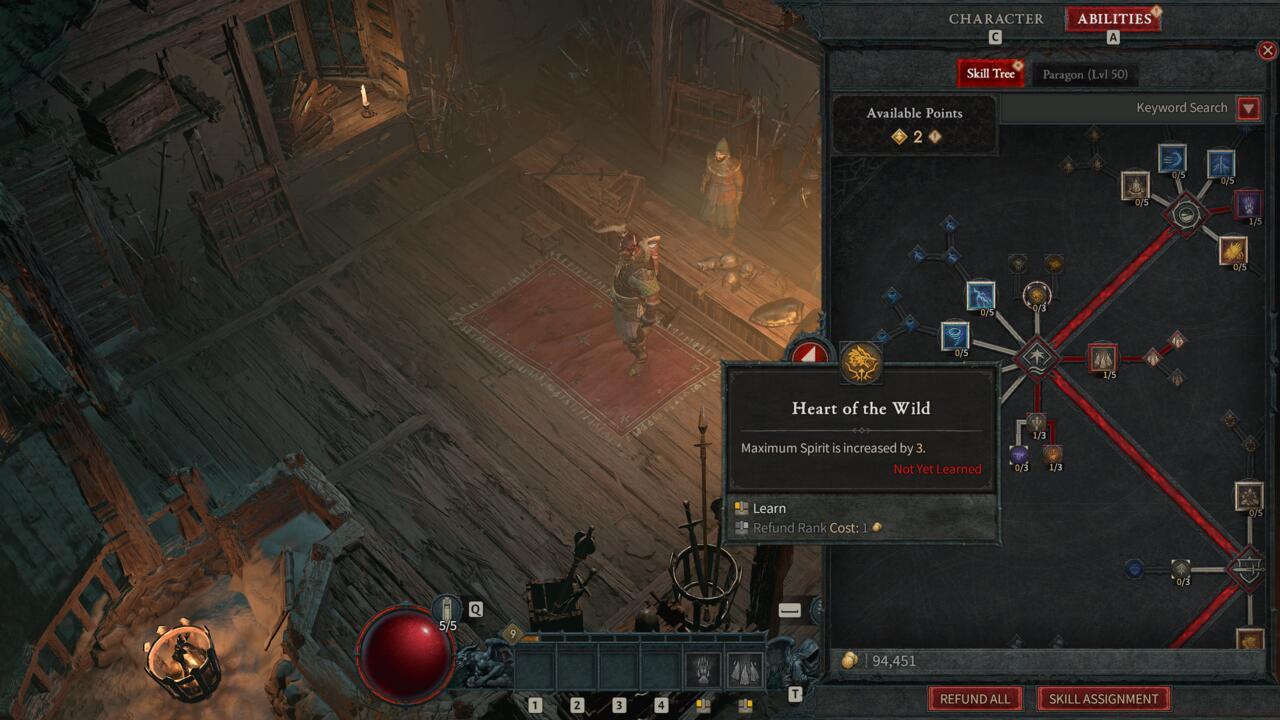This screenshot has height=720, width=1280.
Task: Close the abilities panel with the X
Action: [x=1268, y=50]
